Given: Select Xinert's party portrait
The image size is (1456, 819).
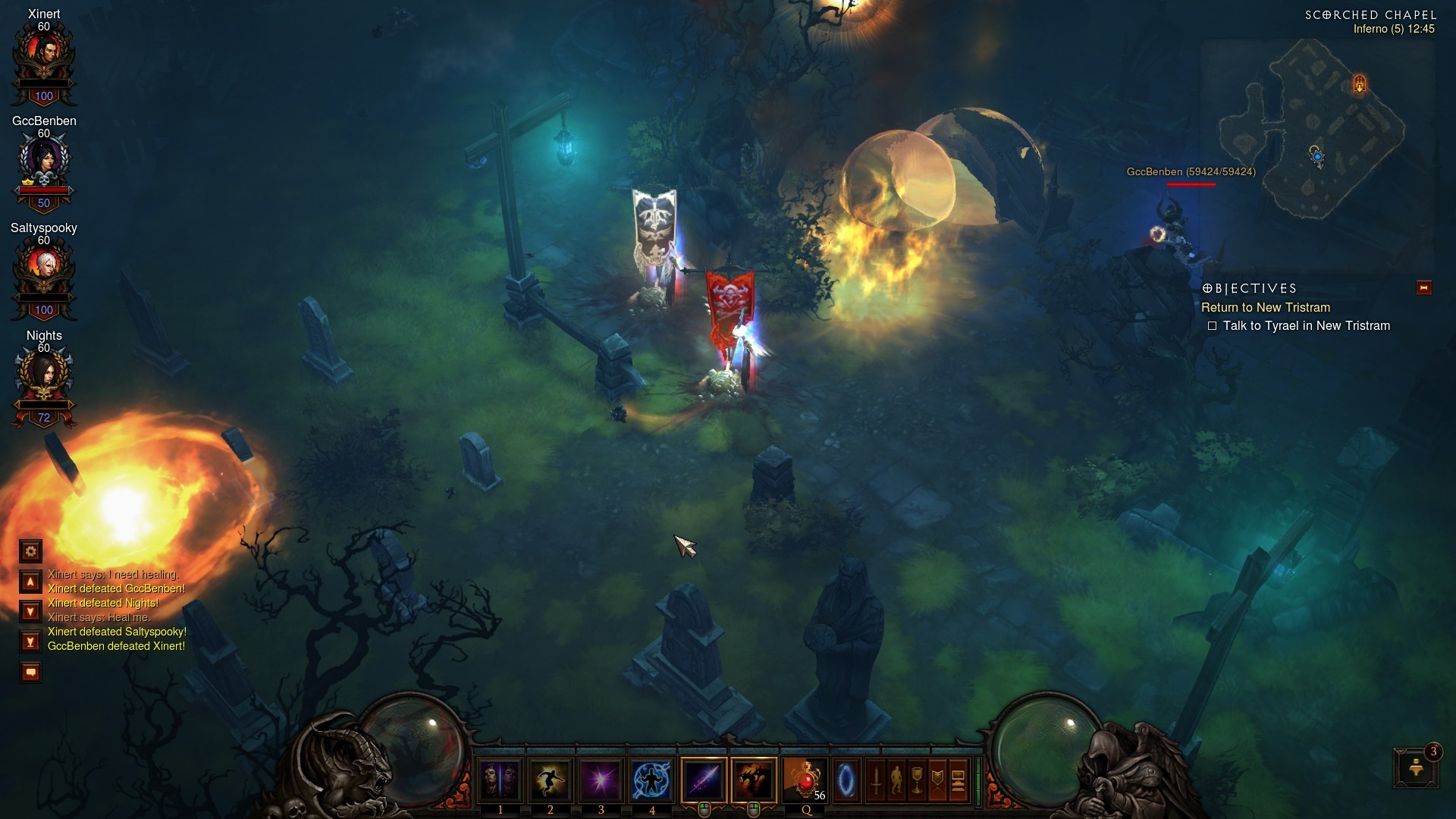Looking at the screenshot, I should coord(43,53).
